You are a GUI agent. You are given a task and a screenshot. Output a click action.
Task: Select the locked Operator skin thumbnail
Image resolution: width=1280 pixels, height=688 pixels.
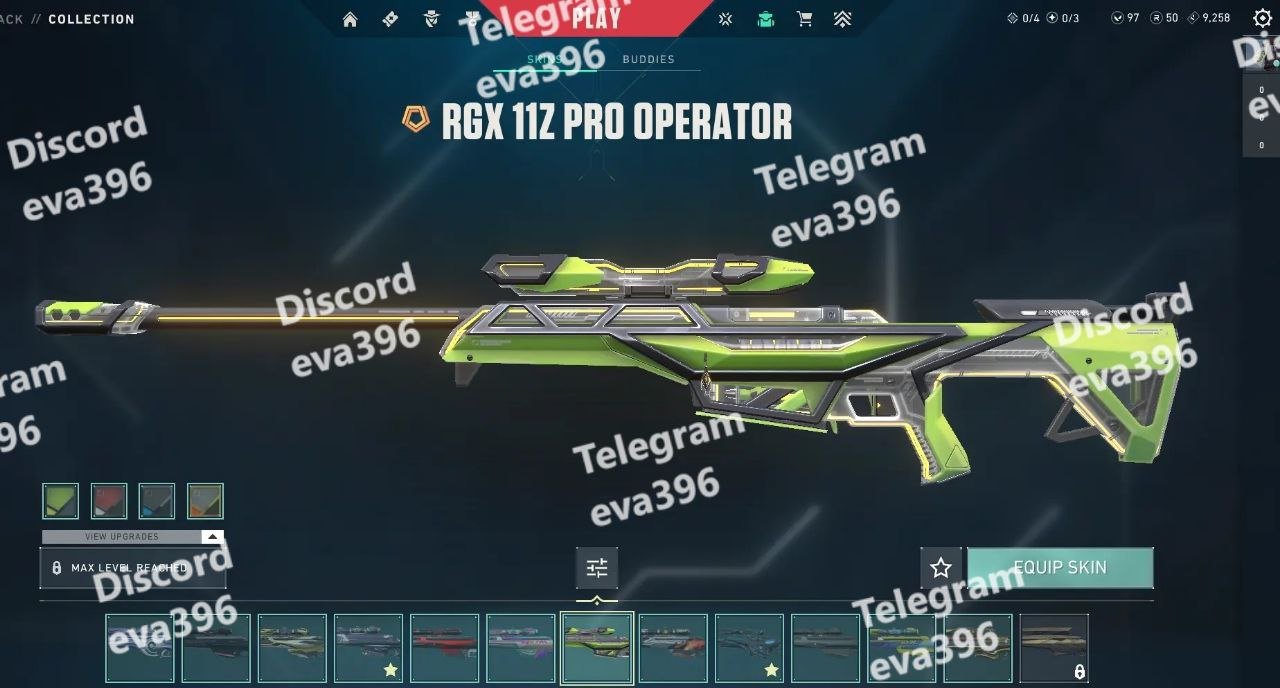coord(1054,648)
